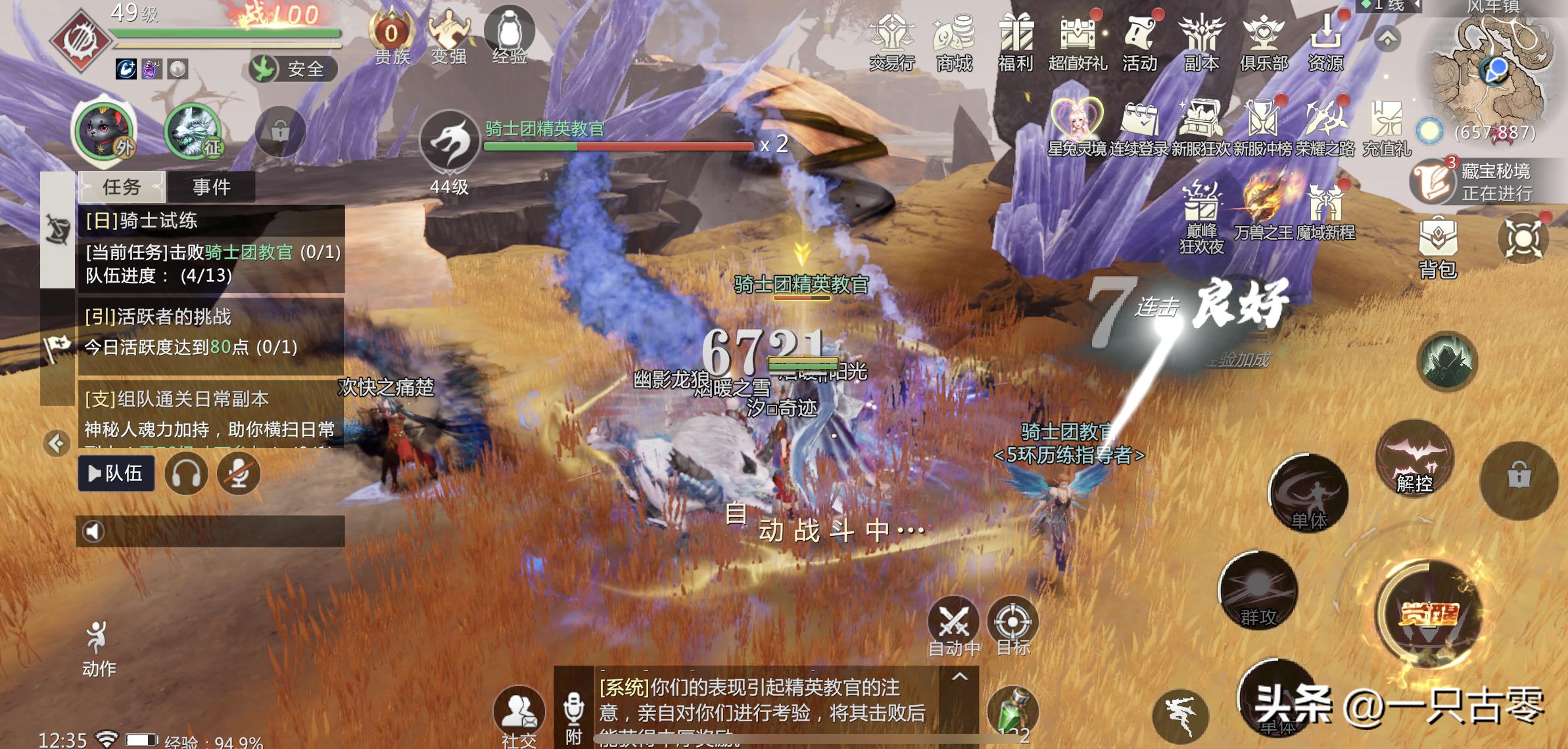Open the 背包 backpack
Image resolution: width=1568 pixels, height=749 pixels.
pos(1438,246)
